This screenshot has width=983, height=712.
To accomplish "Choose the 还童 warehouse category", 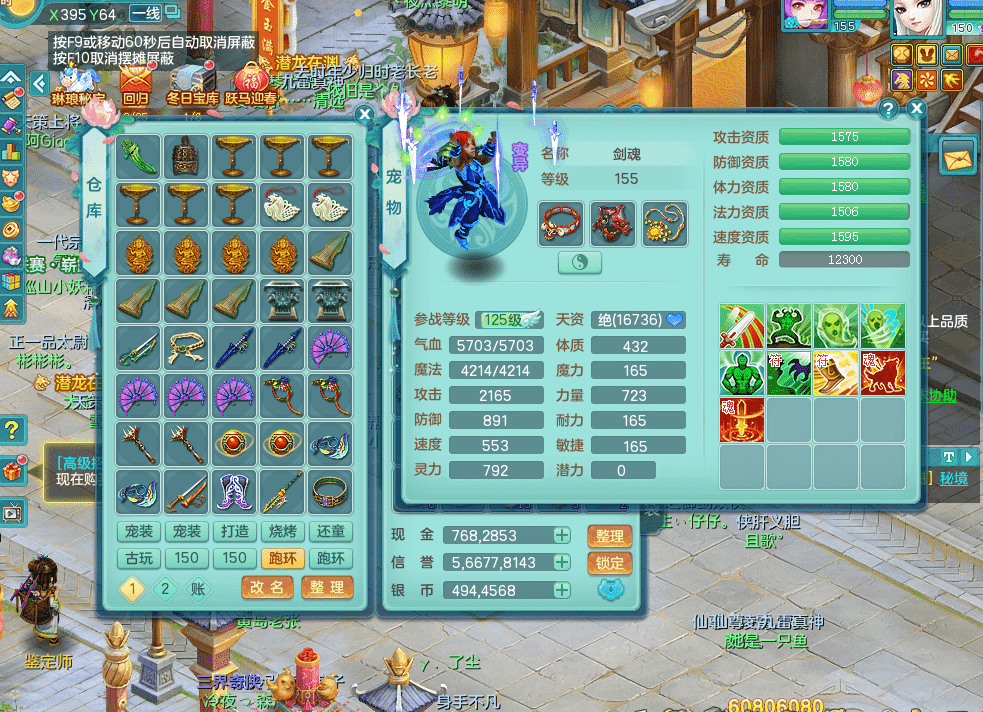I will (330, 531).
